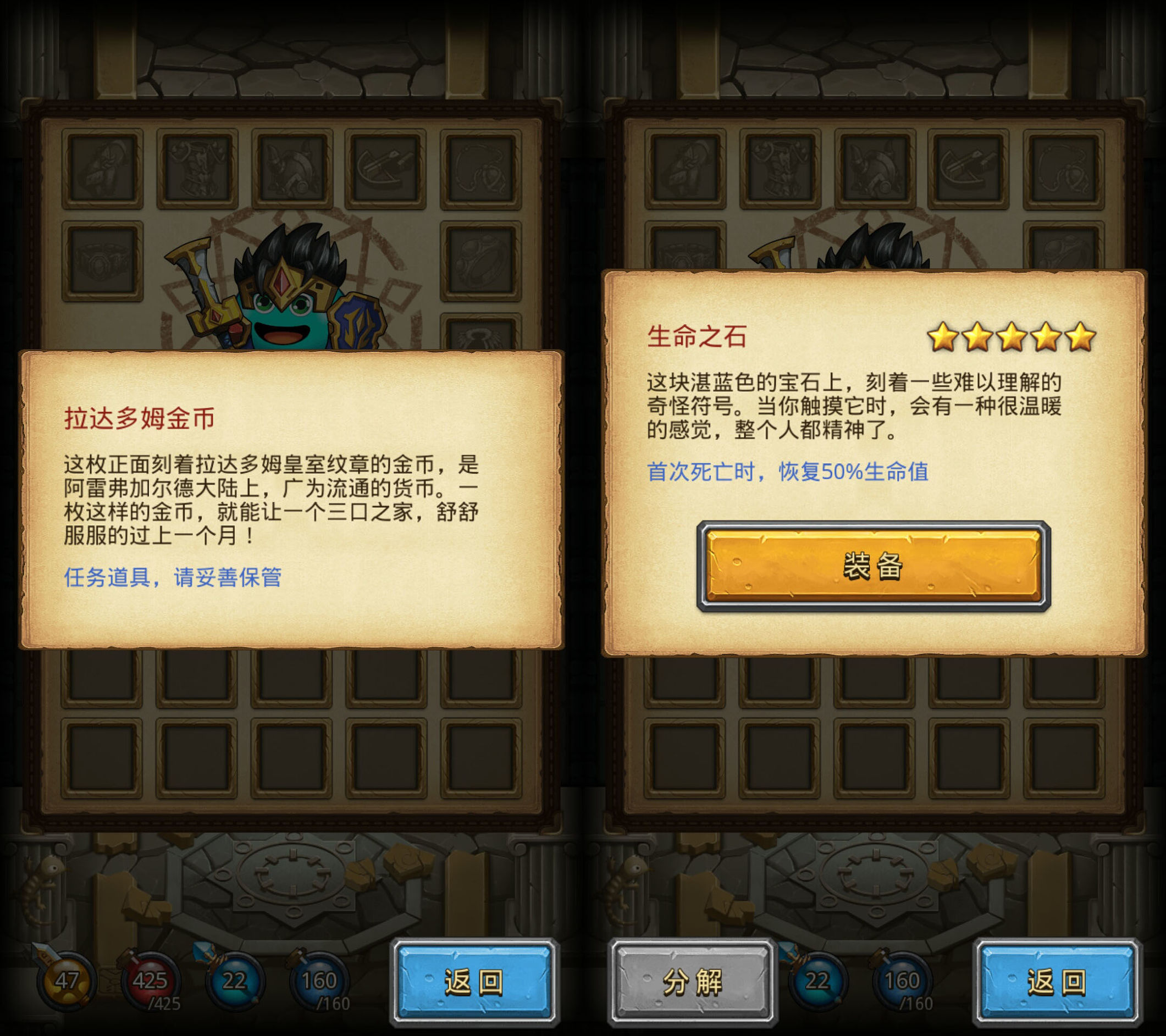The width and height of the screenshot is (1166, 1036).
Task: Click the boots equipment slot icon
Action: click(102, 167)
